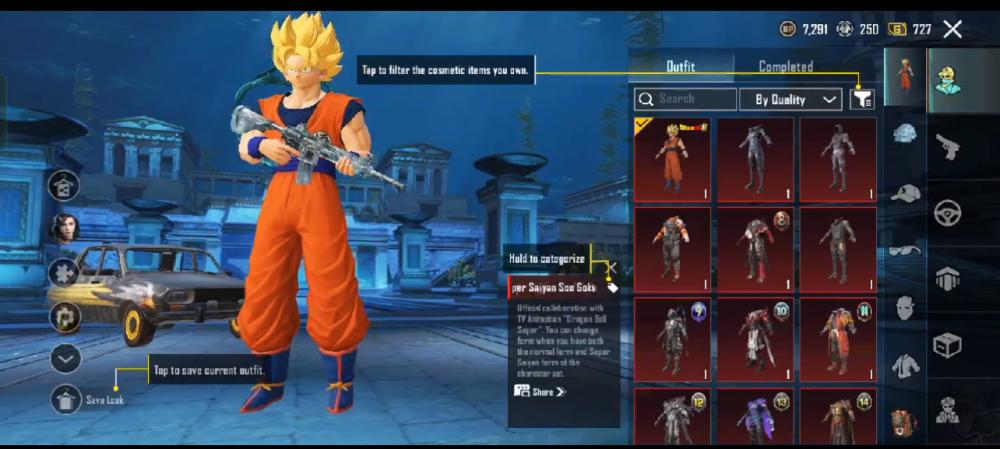This screenshot has width=1000, height=449.
Task: Open the helmet category
Action: pyautogui.click(x=905, y=132)
